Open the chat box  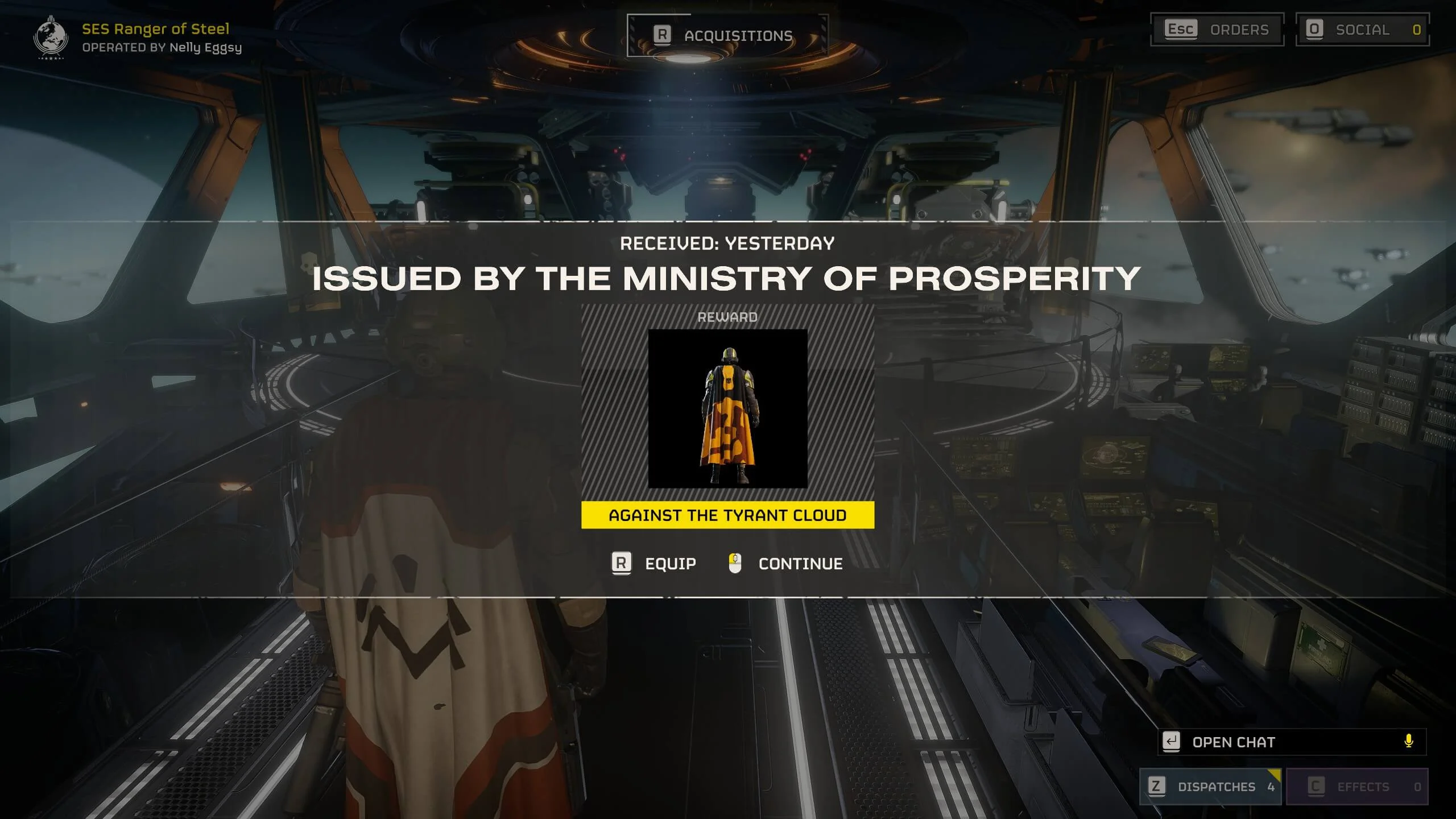(1280, 742)
